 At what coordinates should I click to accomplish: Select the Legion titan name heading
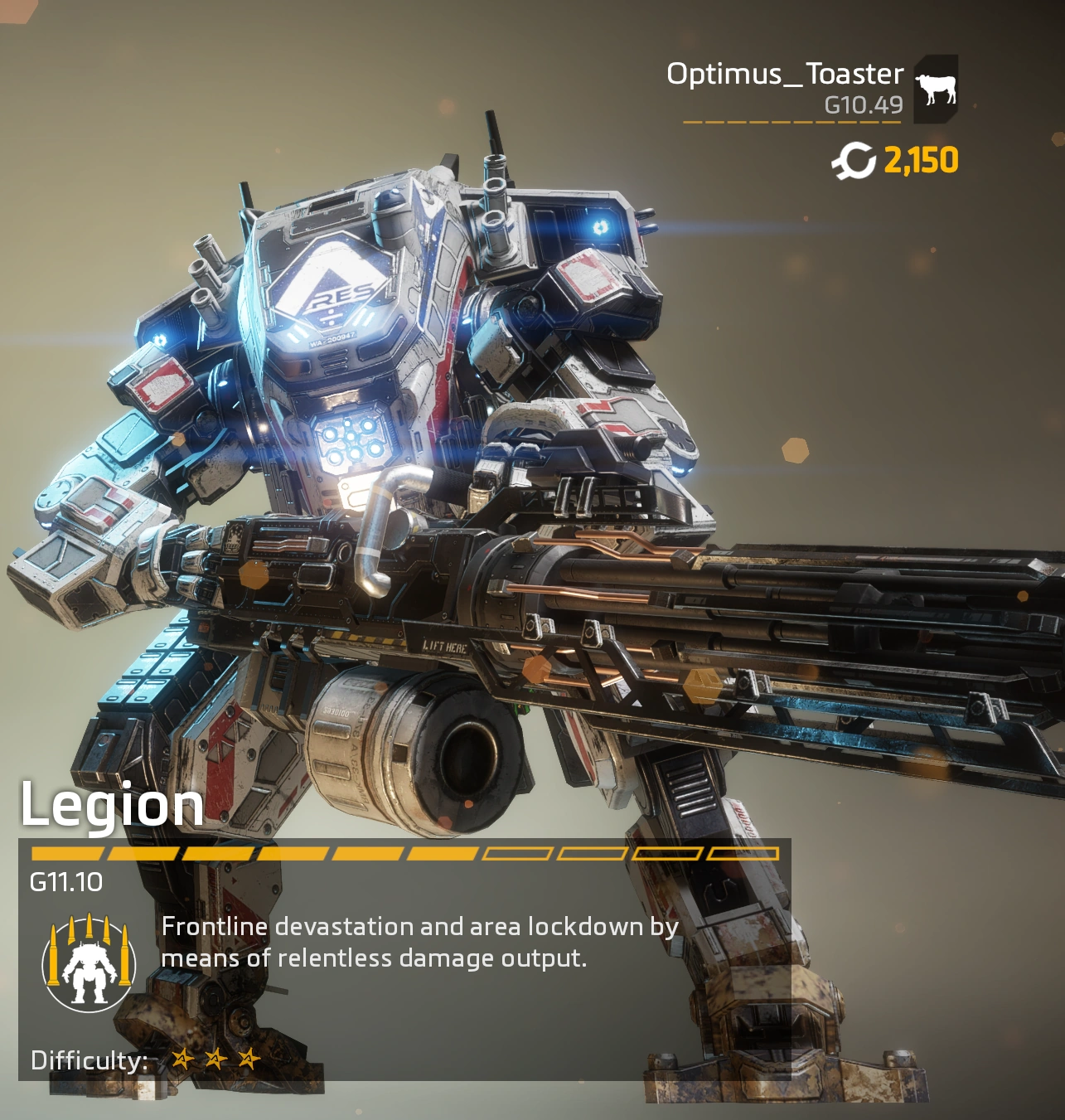(x=112, y=805)
